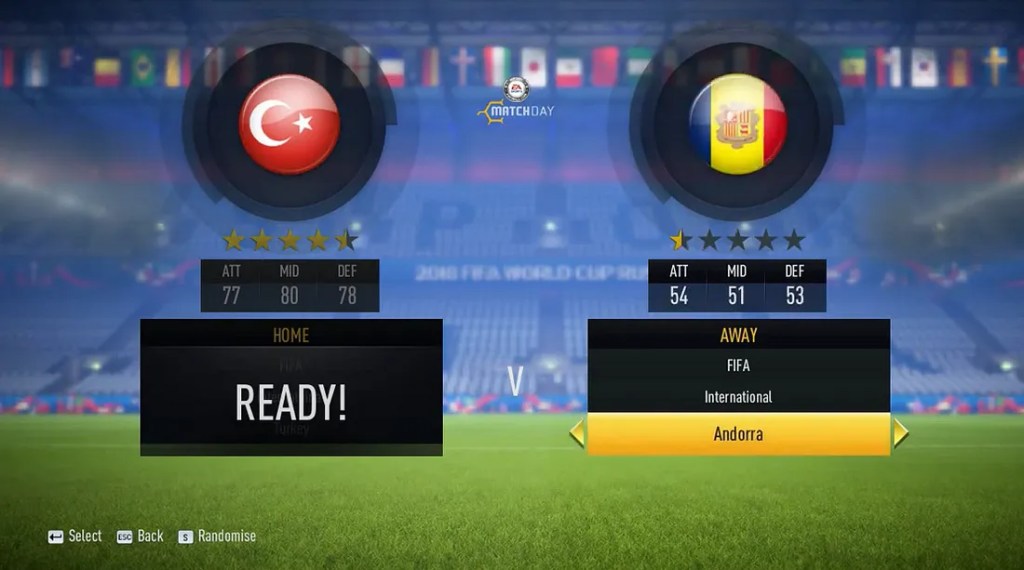Select the Andorra team row

[x=738, y=435]
